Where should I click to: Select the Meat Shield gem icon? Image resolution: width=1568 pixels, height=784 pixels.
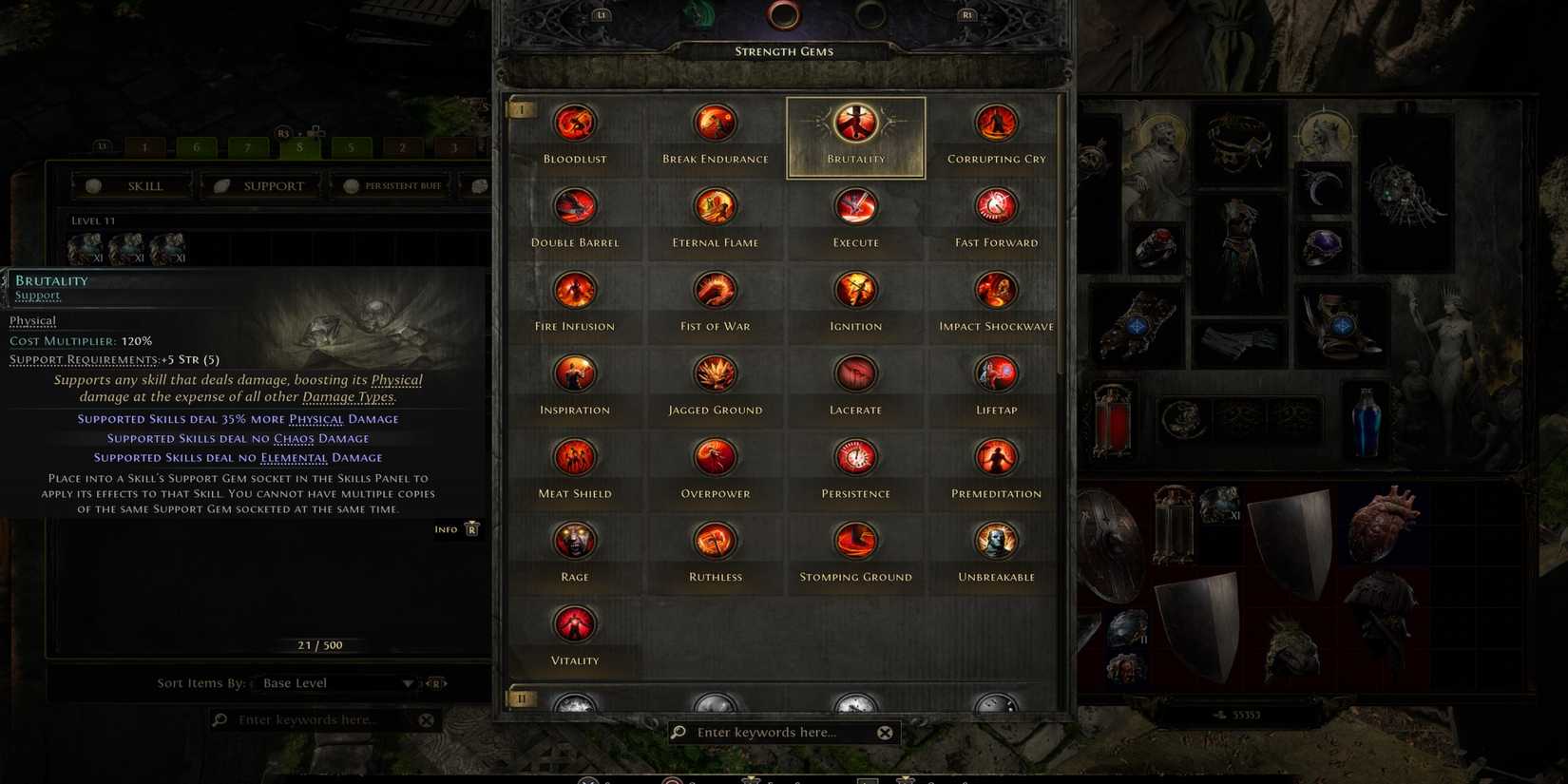pyautogui.click(x=574, y=456)
